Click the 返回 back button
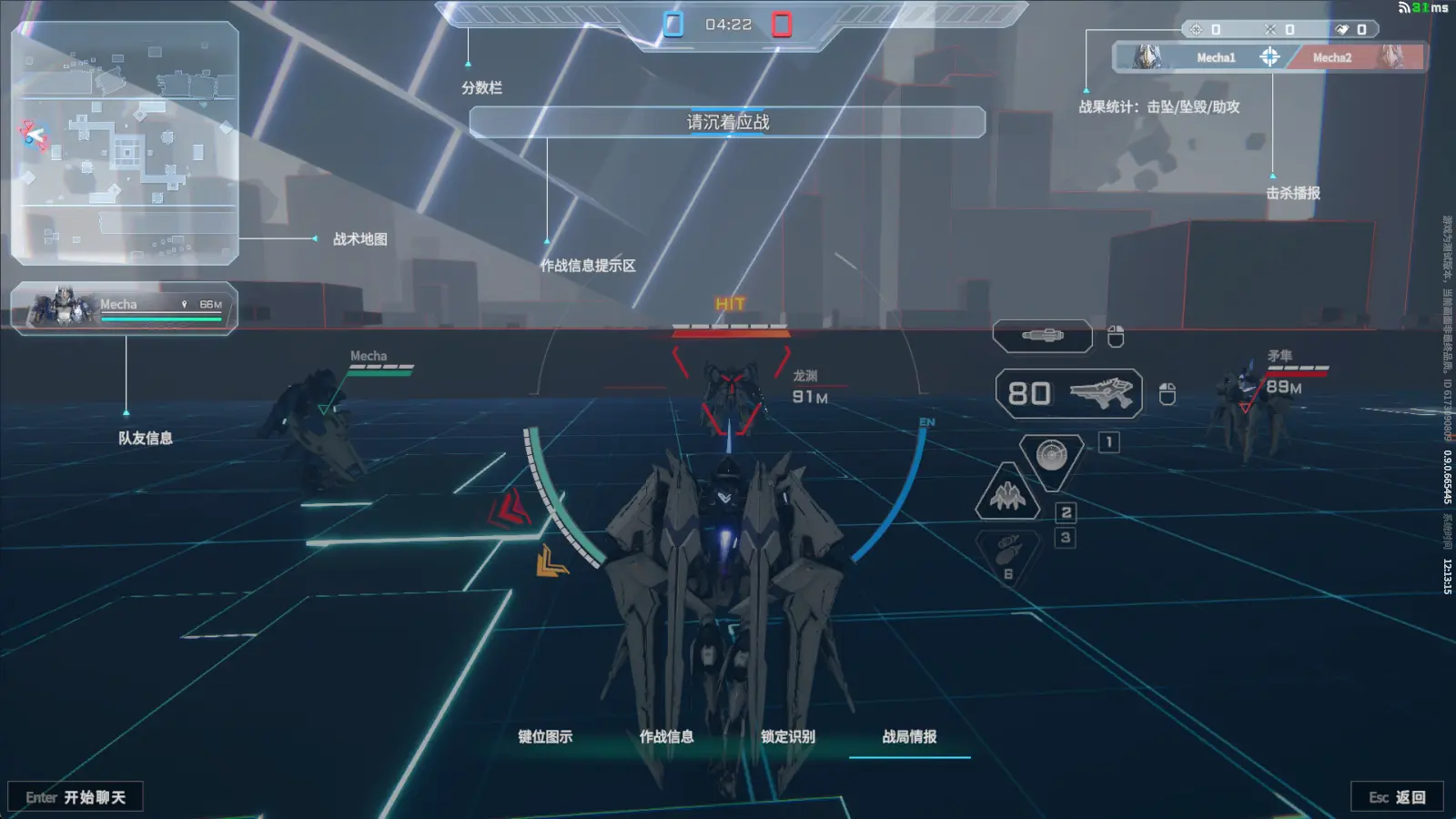Viewport: 1456px width, 819px height. [1397, 797]
